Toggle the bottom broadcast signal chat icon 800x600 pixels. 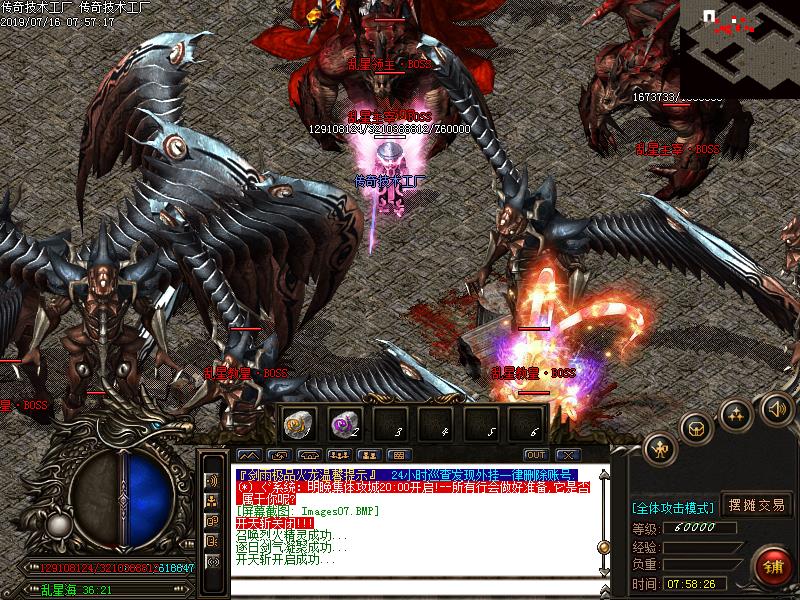[x=212, y=561]
